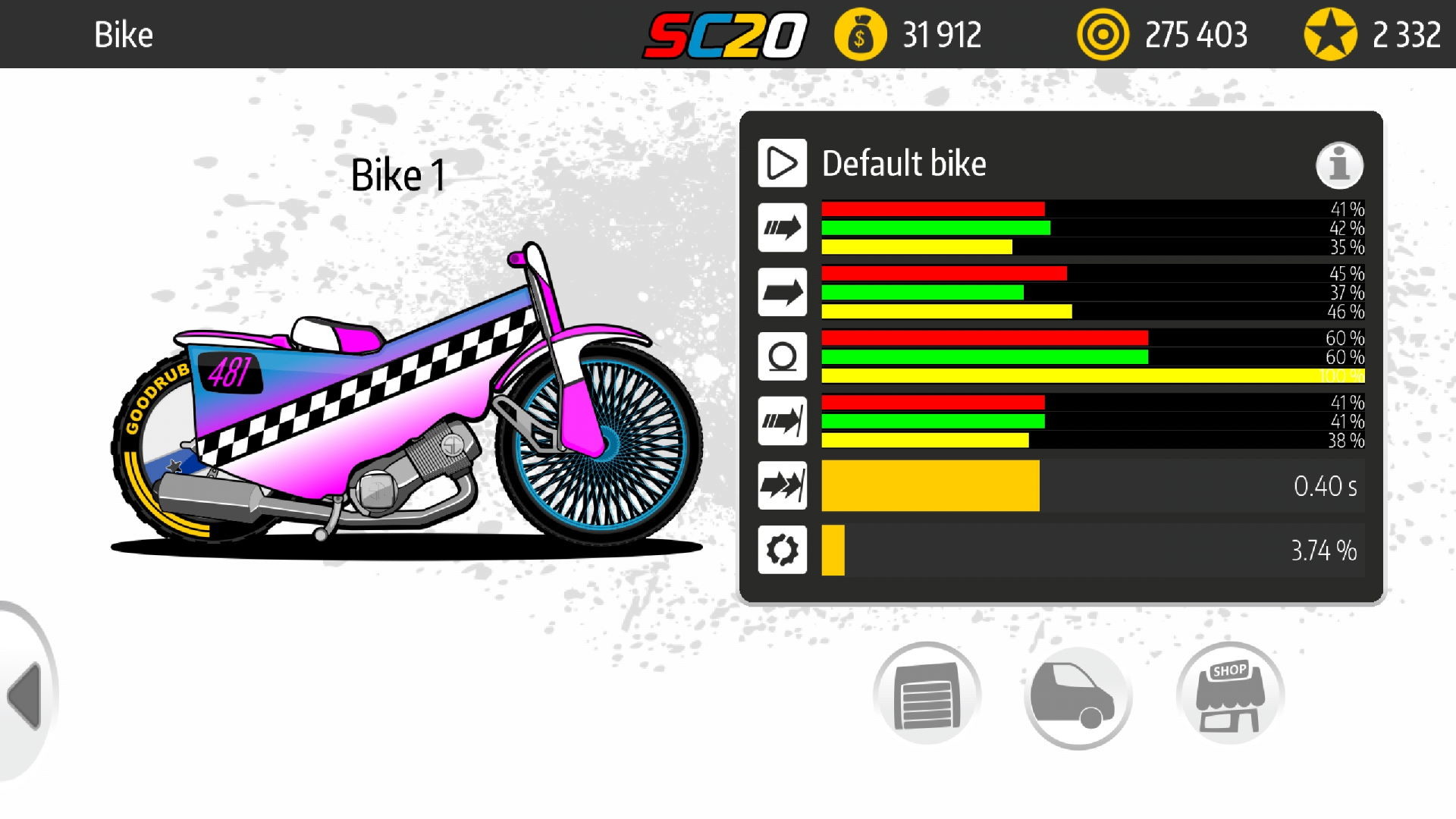Screen dimensions: 1456x819
Task: Open the shop icon
Action: [1229, 693]
